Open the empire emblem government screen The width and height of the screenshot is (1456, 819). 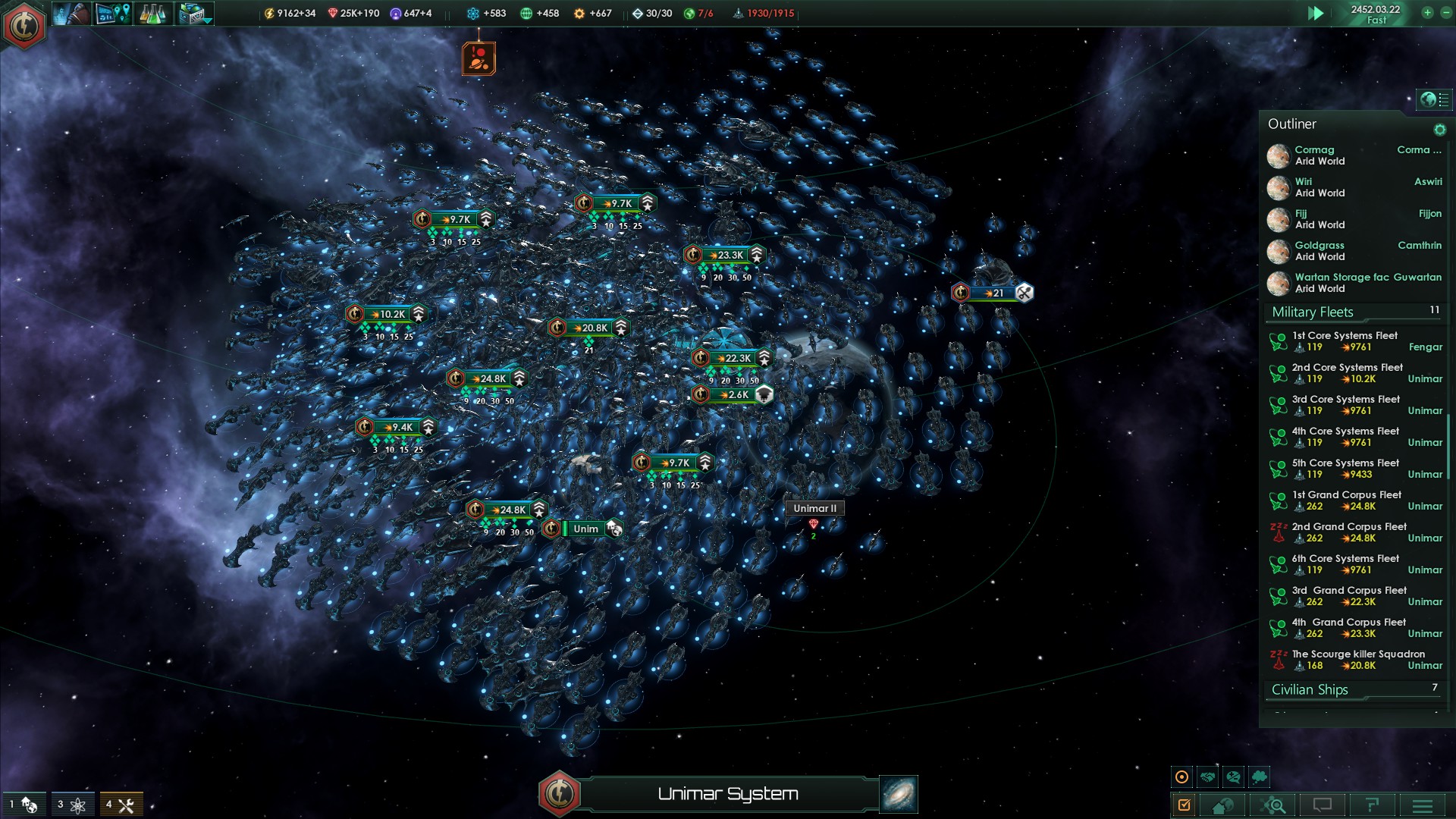pos(24,26)
